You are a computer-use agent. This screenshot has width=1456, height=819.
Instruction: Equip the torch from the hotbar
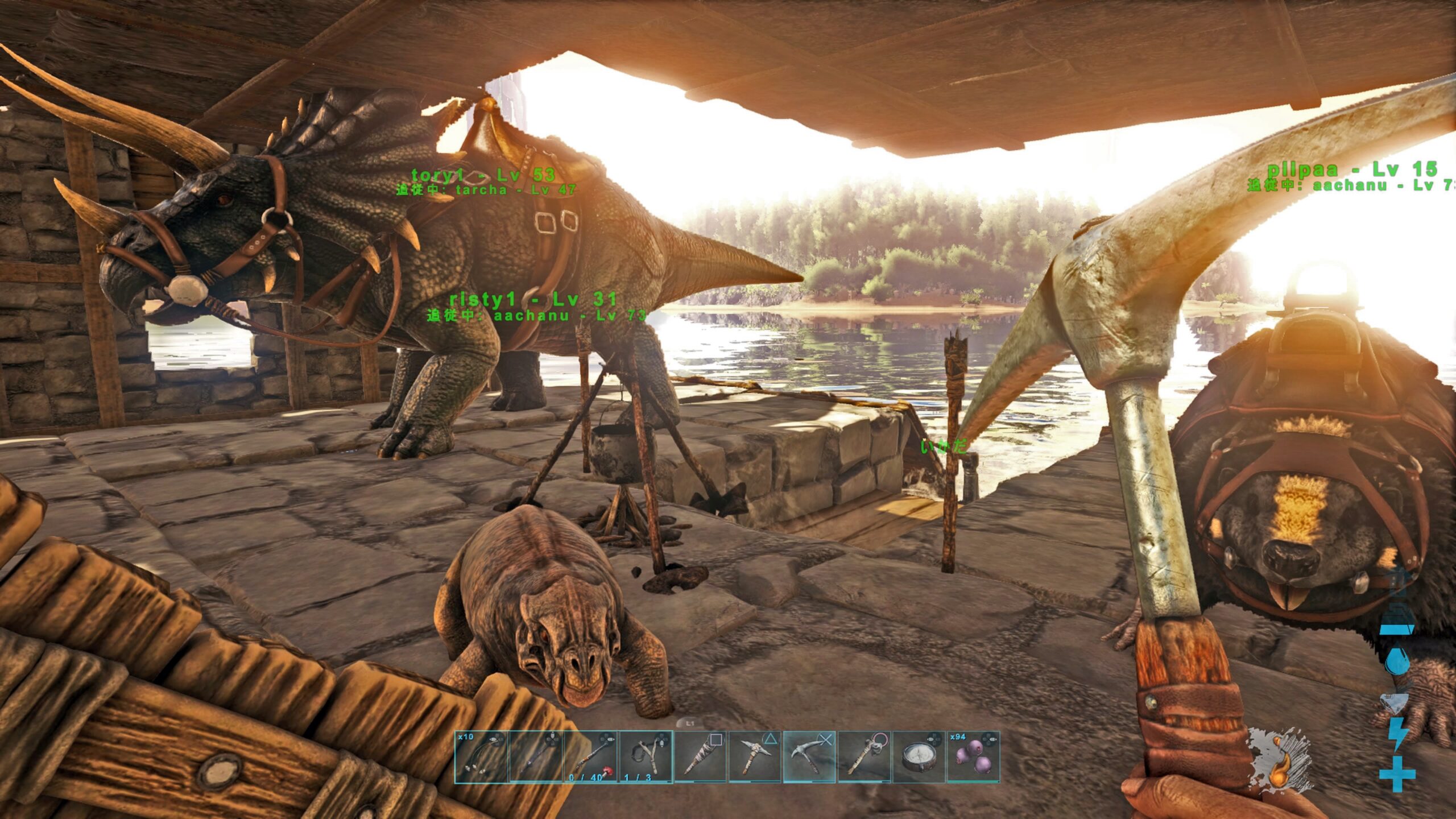pos(864,757)
